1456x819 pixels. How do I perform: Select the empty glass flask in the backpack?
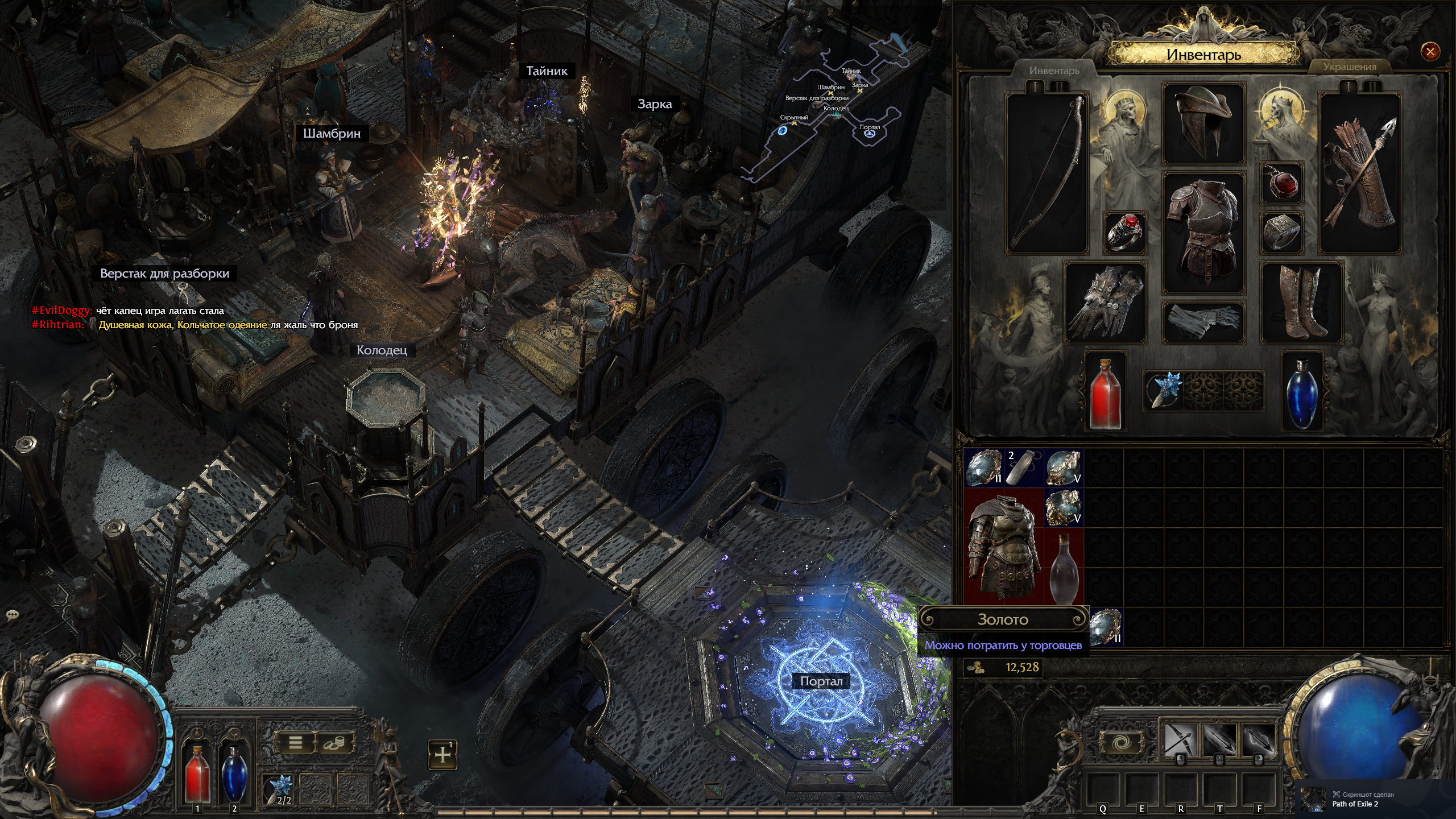(1064, 568)
